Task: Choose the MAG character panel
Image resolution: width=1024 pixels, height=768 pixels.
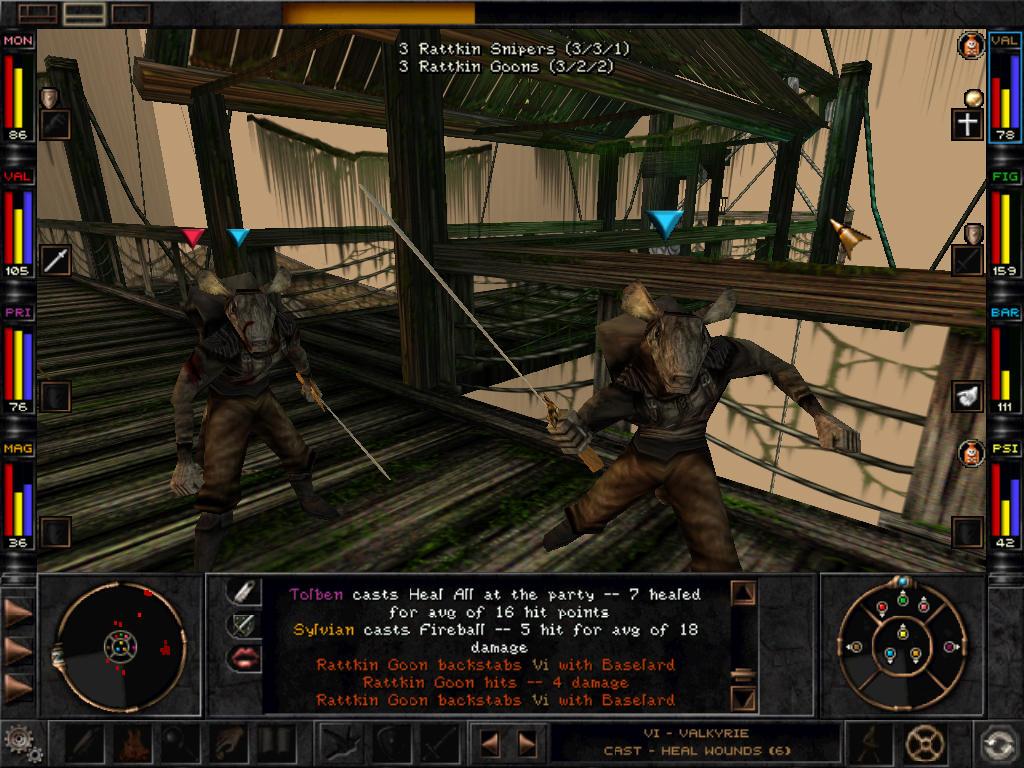Action: click(x=19, y=496)
